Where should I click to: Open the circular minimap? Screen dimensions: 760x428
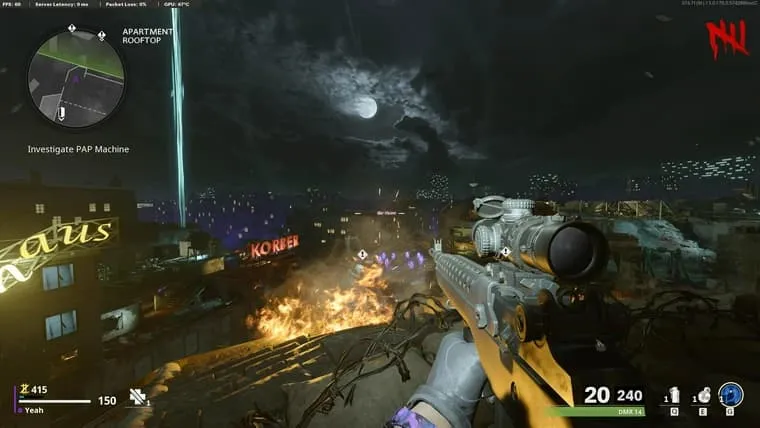[76, 76]
